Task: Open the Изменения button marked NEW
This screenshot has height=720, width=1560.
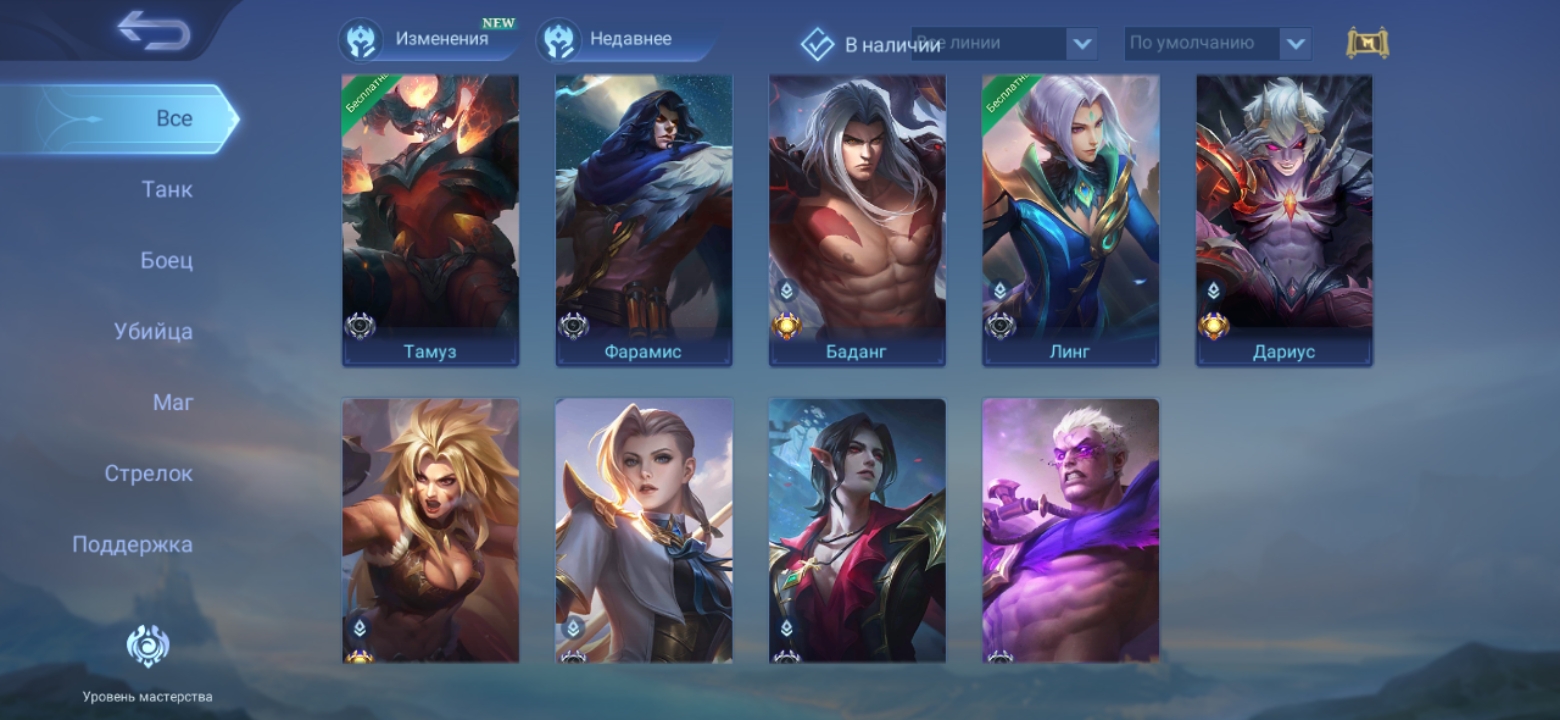Action: pos(428,40)
